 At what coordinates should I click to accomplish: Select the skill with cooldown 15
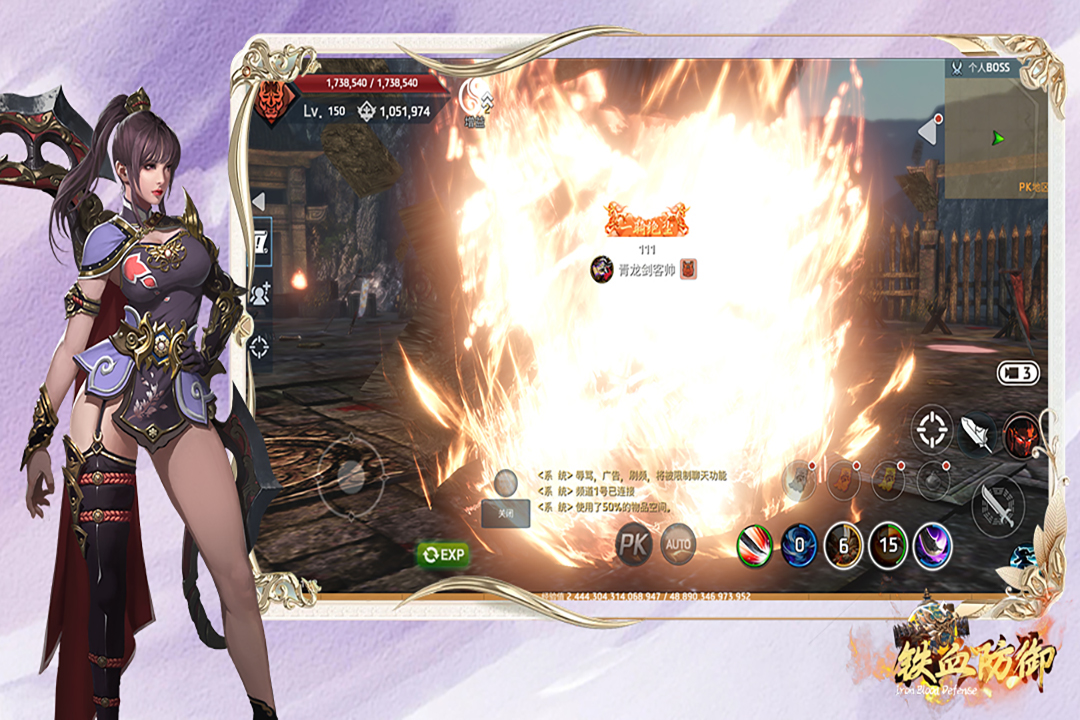(x=888, y=546)
